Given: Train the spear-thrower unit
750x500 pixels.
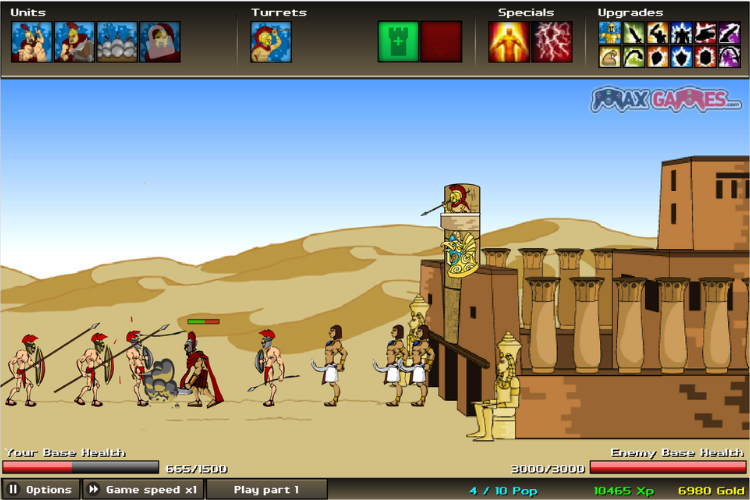Looking at the screenshot, I should coord(74,42).
